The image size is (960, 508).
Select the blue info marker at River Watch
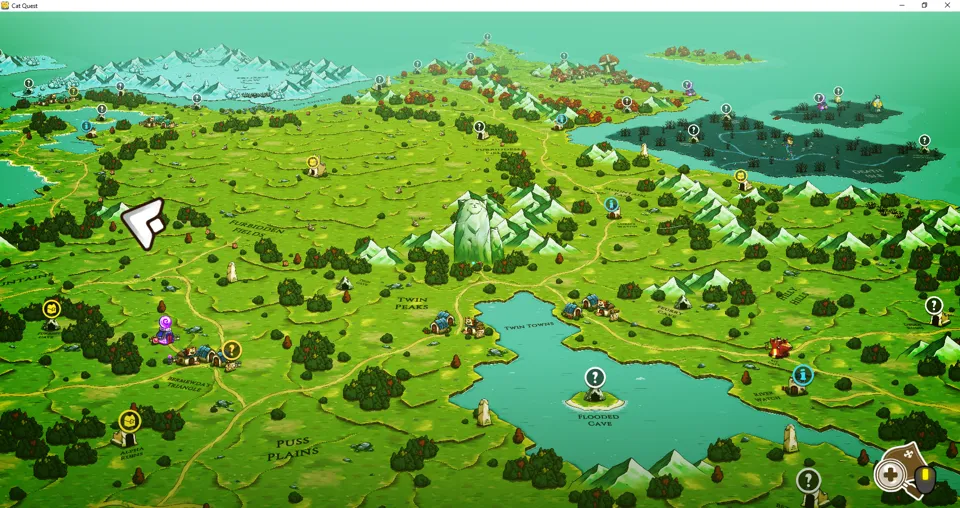pyautogui.click(x=802, y=375)
